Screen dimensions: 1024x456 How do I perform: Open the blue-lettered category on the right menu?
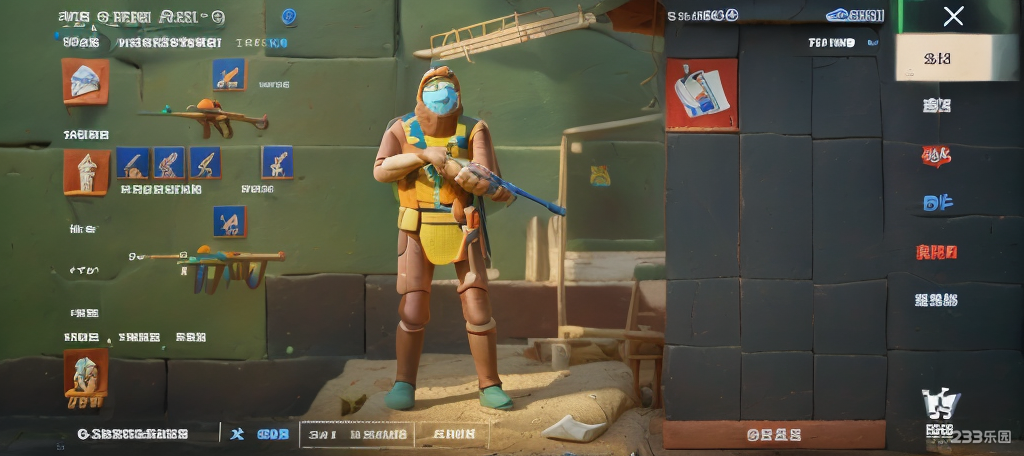937,203
